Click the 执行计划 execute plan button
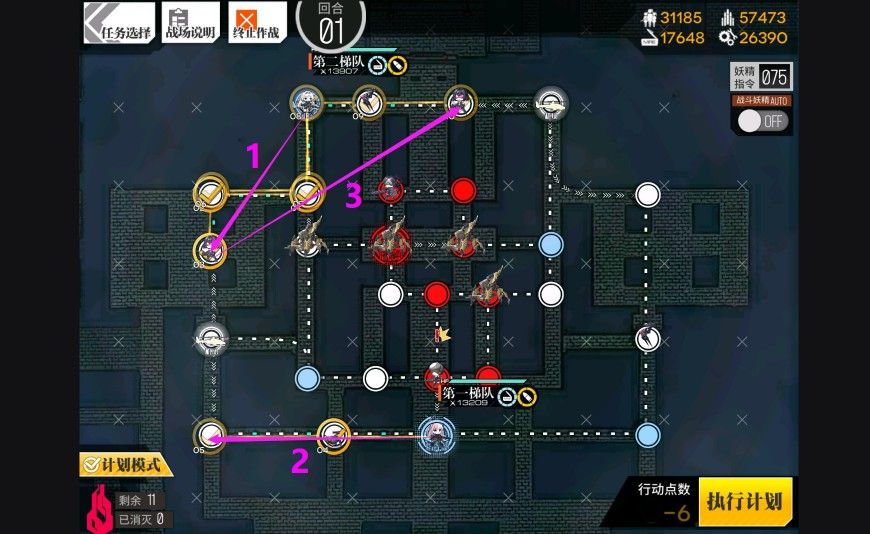 click(745, 500)
